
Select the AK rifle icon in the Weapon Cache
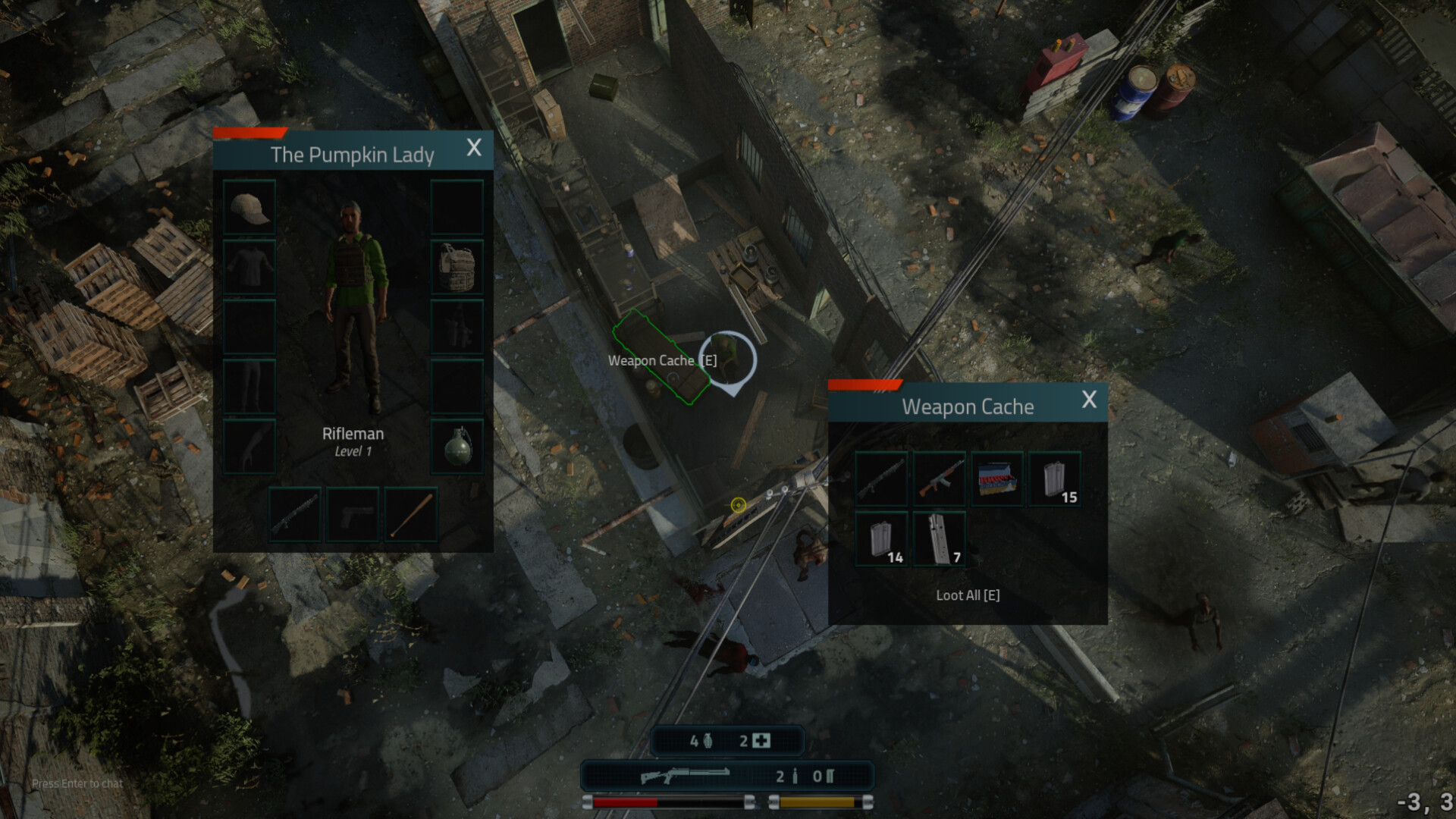[x=940, y=479]
